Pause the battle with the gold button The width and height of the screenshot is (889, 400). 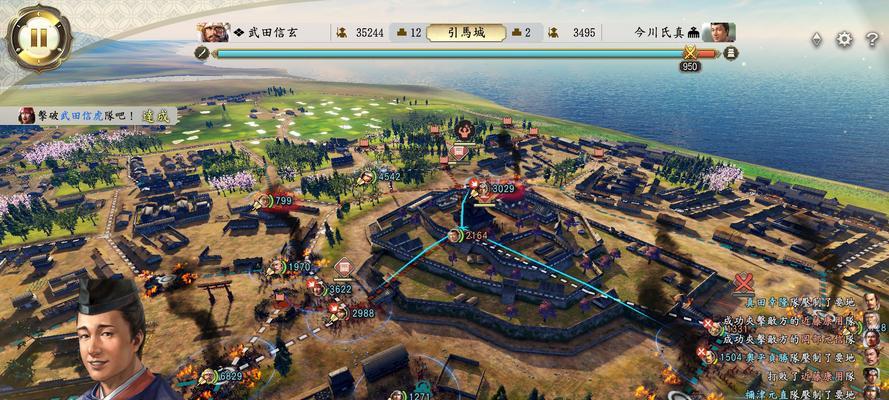pyautogui.click(x=38, y=37)
